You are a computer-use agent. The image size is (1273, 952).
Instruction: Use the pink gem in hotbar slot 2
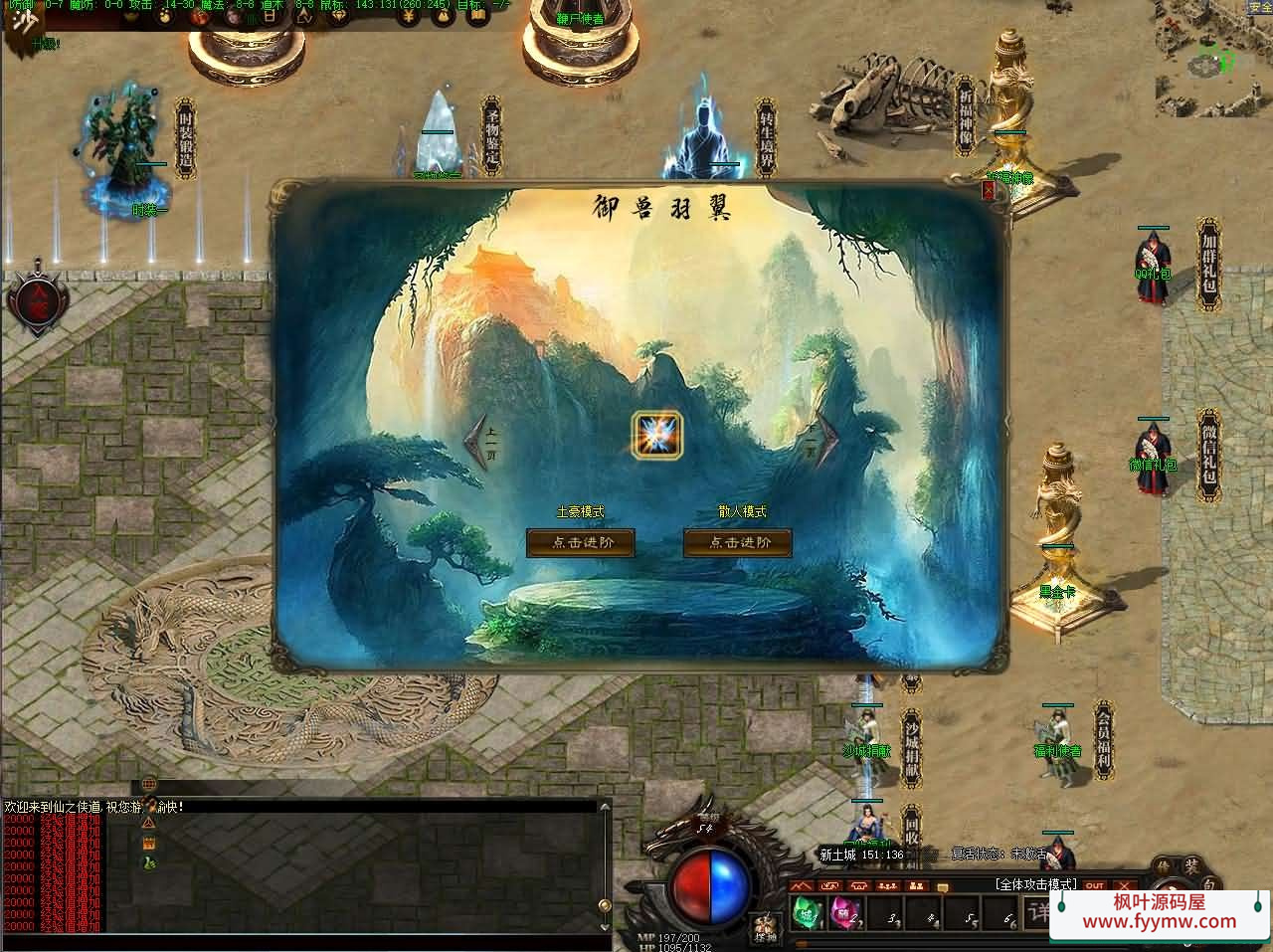[845, 911]
